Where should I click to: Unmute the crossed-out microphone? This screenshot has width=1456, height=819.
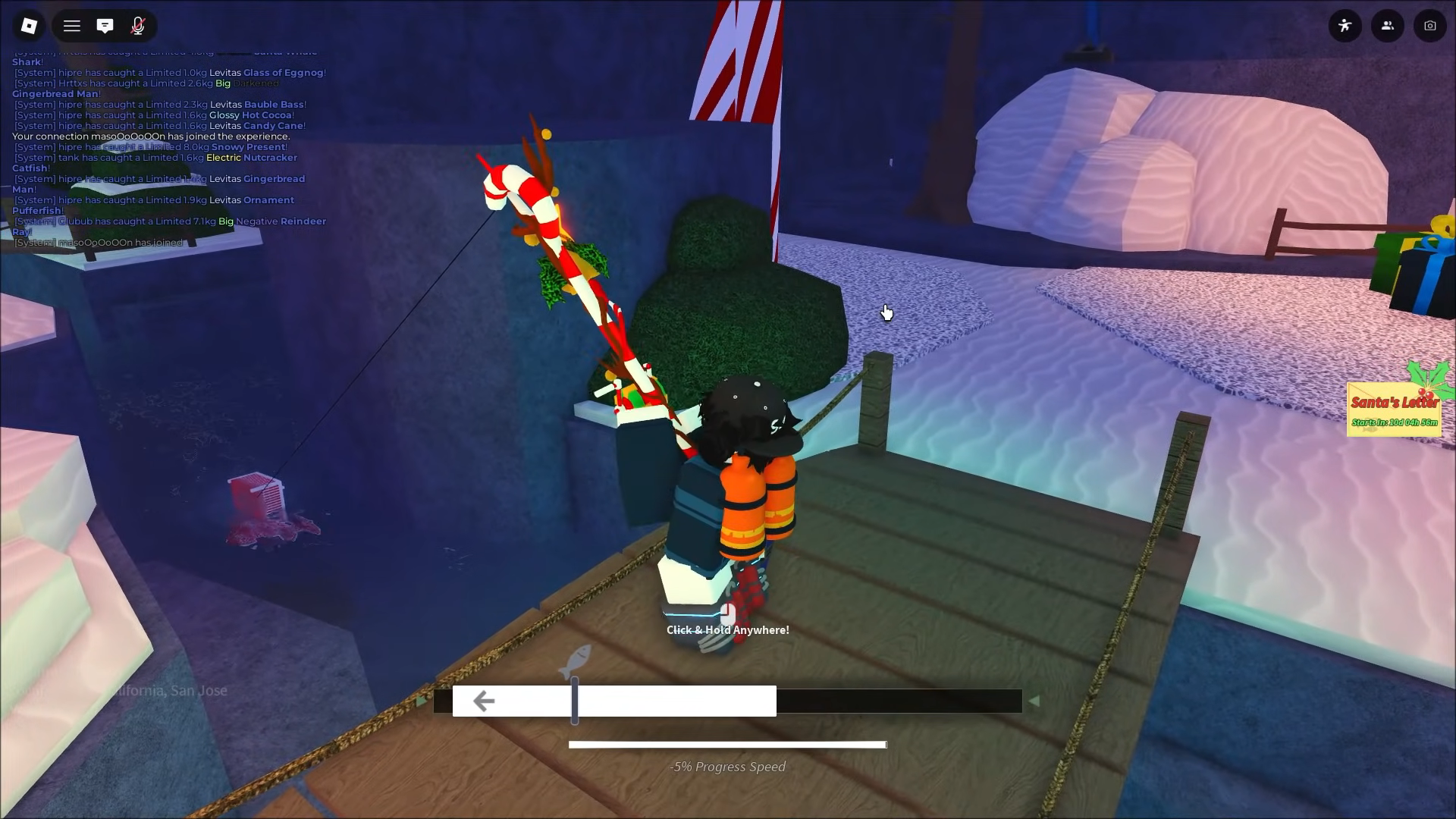click(x=137, y=25)
